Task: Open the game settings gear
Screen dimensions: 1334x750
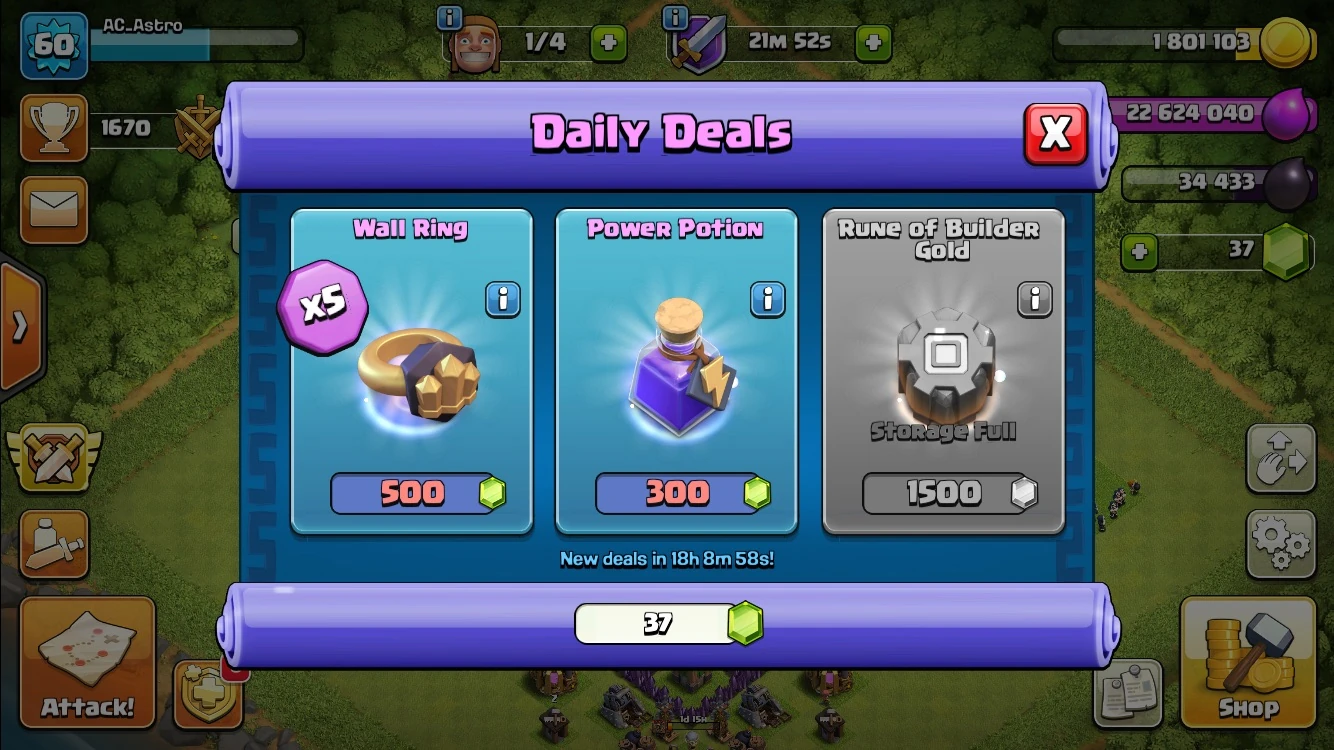Action: (1281, 546)
